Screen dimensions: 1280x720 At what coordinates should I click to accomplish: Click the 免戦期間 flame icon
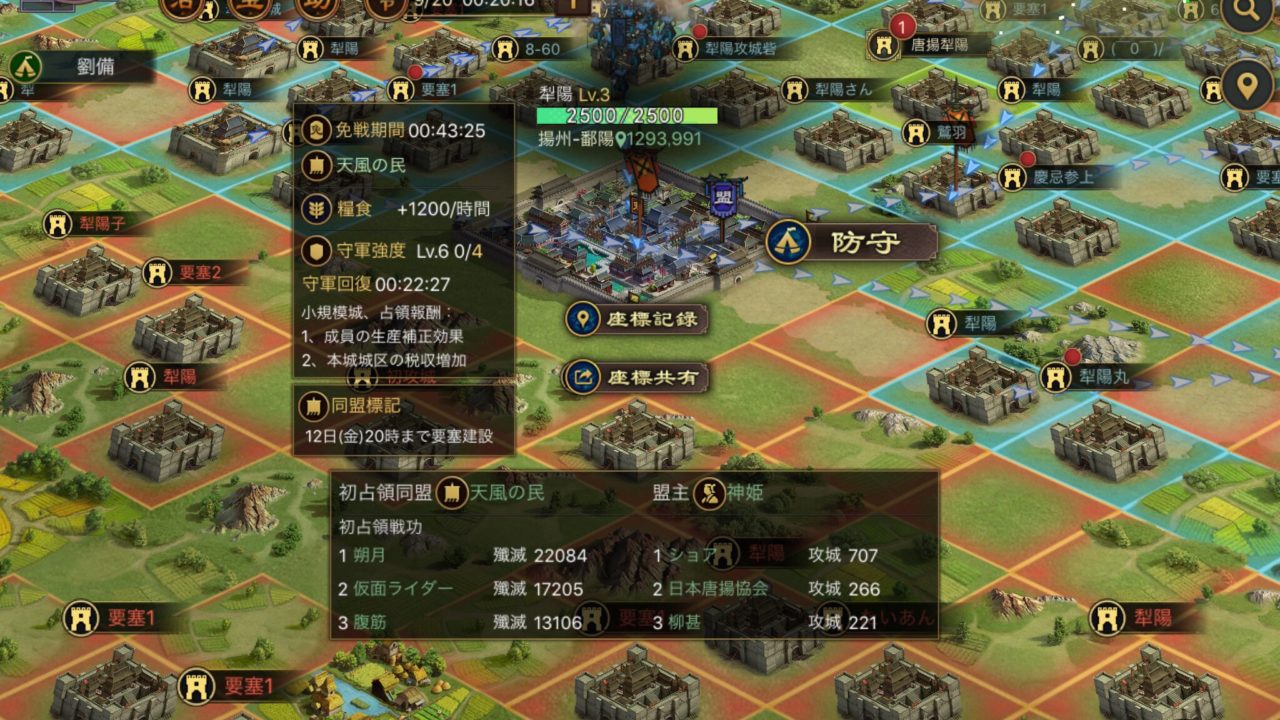(312, 129)
